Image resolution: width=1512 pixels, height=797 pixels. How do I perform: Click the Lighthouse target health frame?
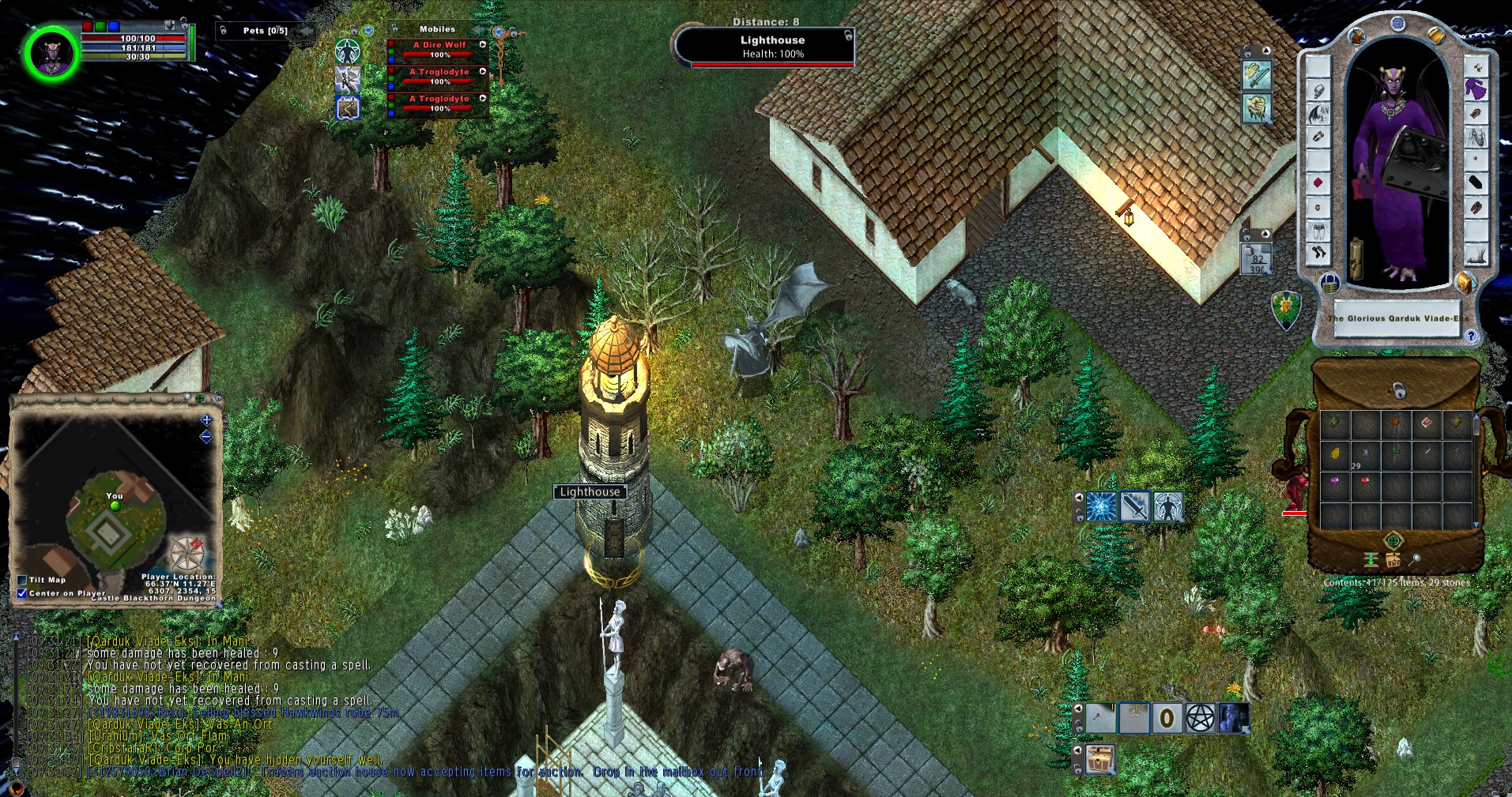[x=765, y=47]
